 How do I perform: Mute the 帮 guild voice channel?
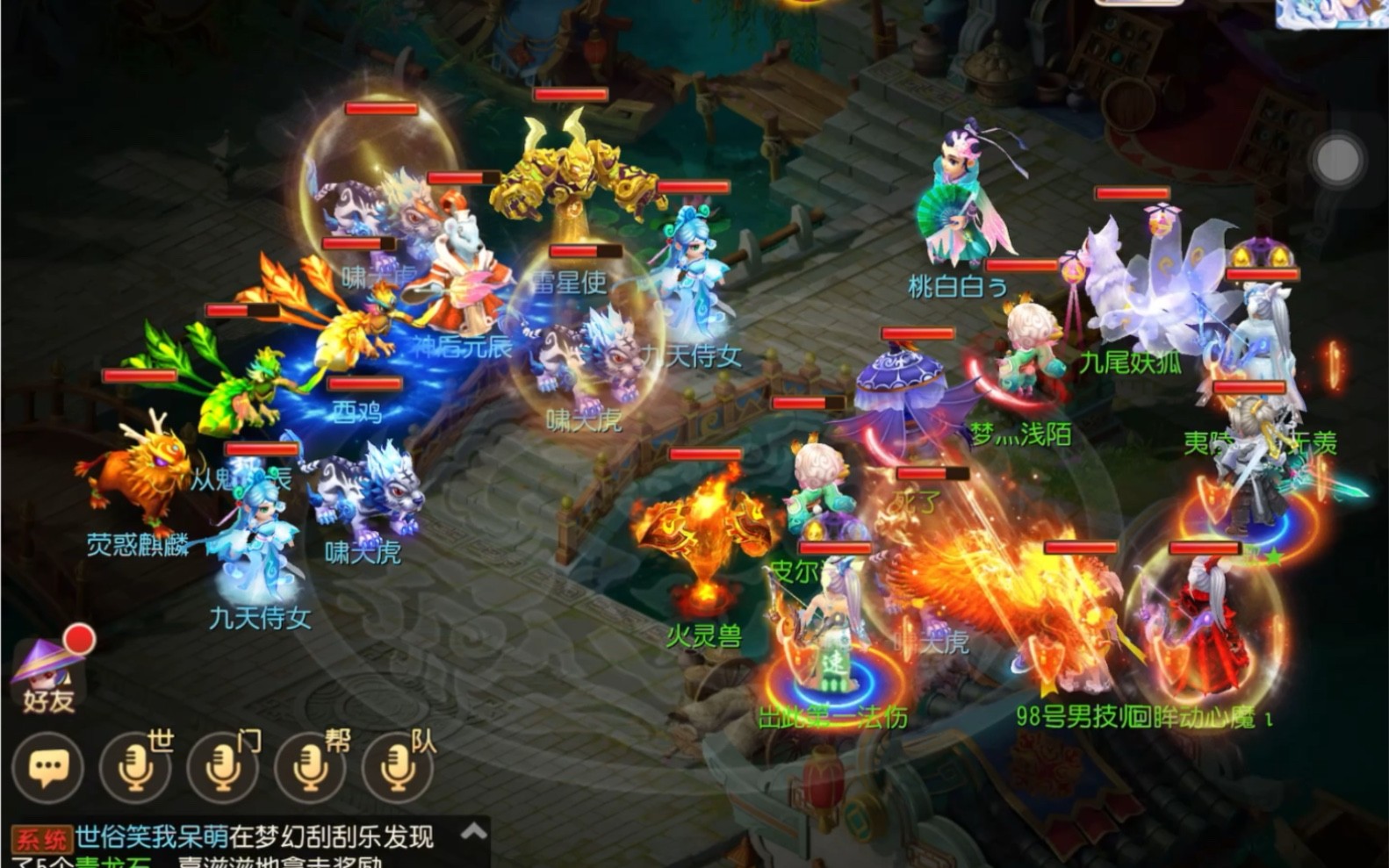[312, 766]
